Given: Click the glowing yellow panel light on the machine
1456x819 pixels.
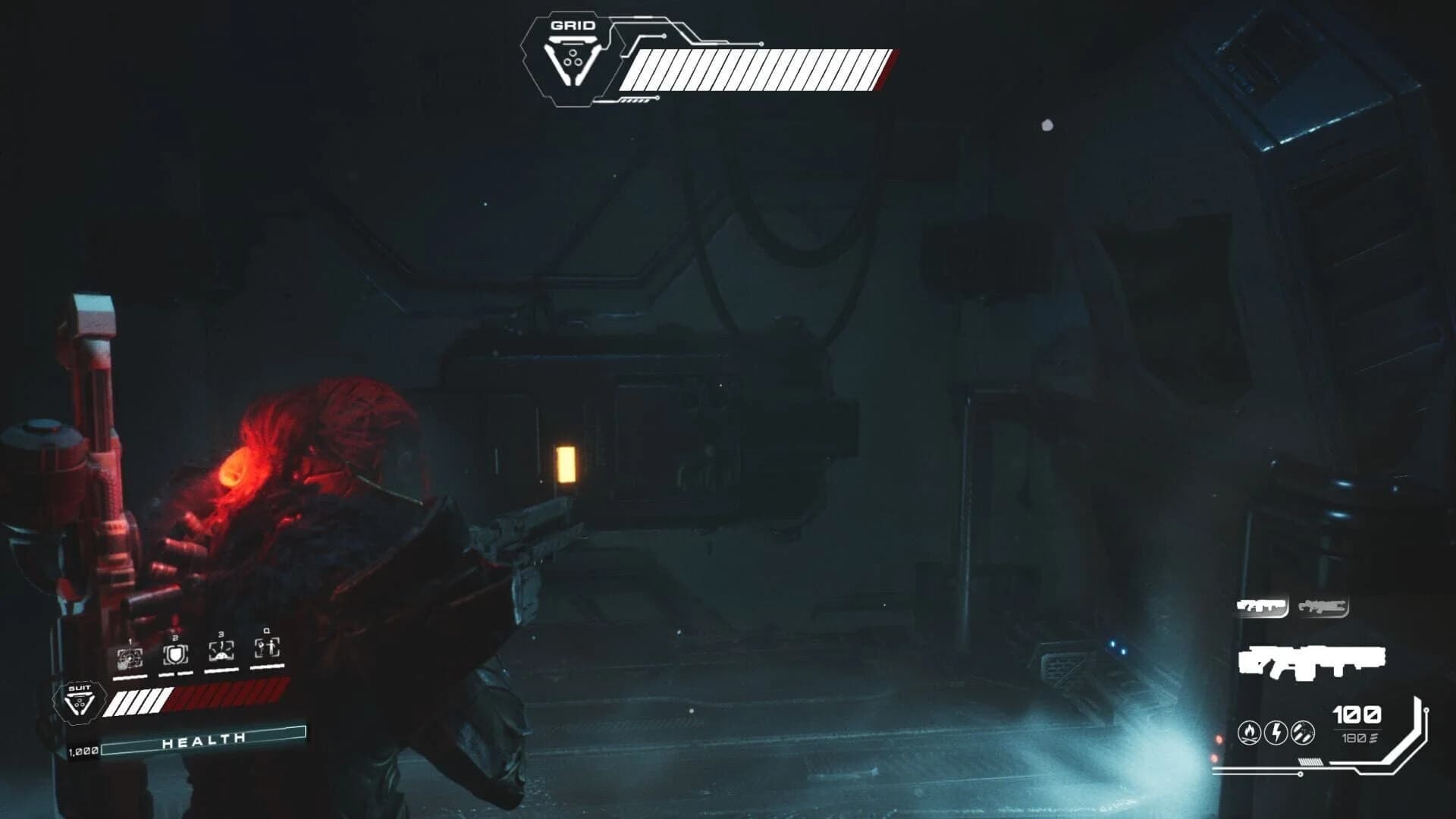Looking at the screenshot, I should click(x=565, y=466).
